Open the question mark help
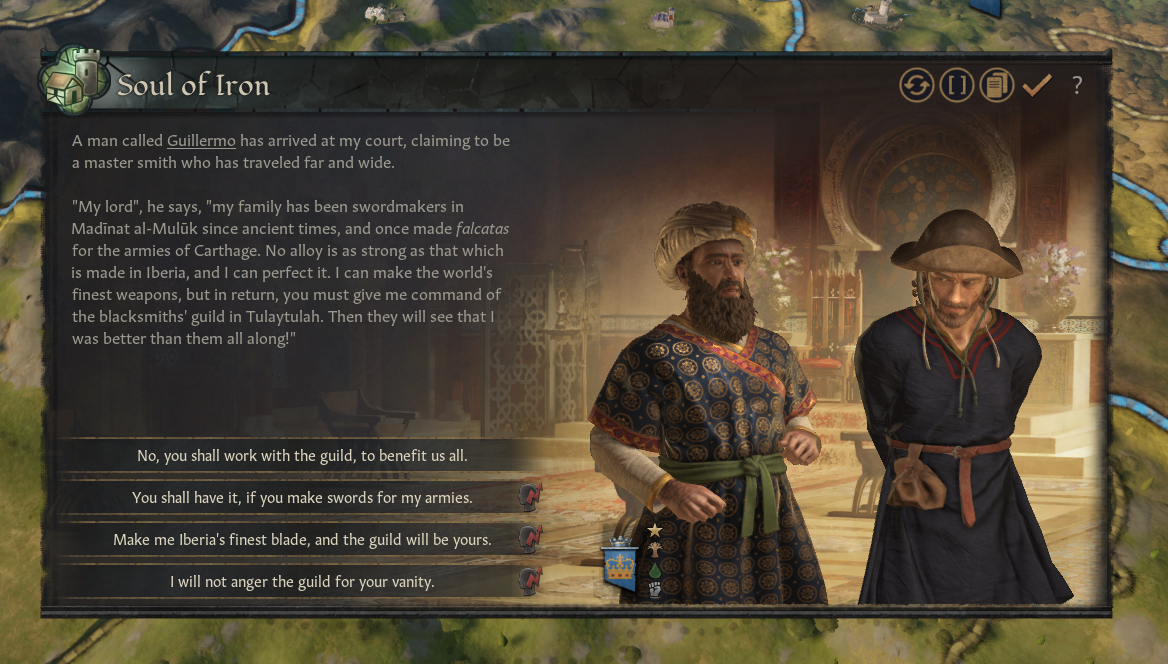 pyautogui.click(x=1077, y=85)
